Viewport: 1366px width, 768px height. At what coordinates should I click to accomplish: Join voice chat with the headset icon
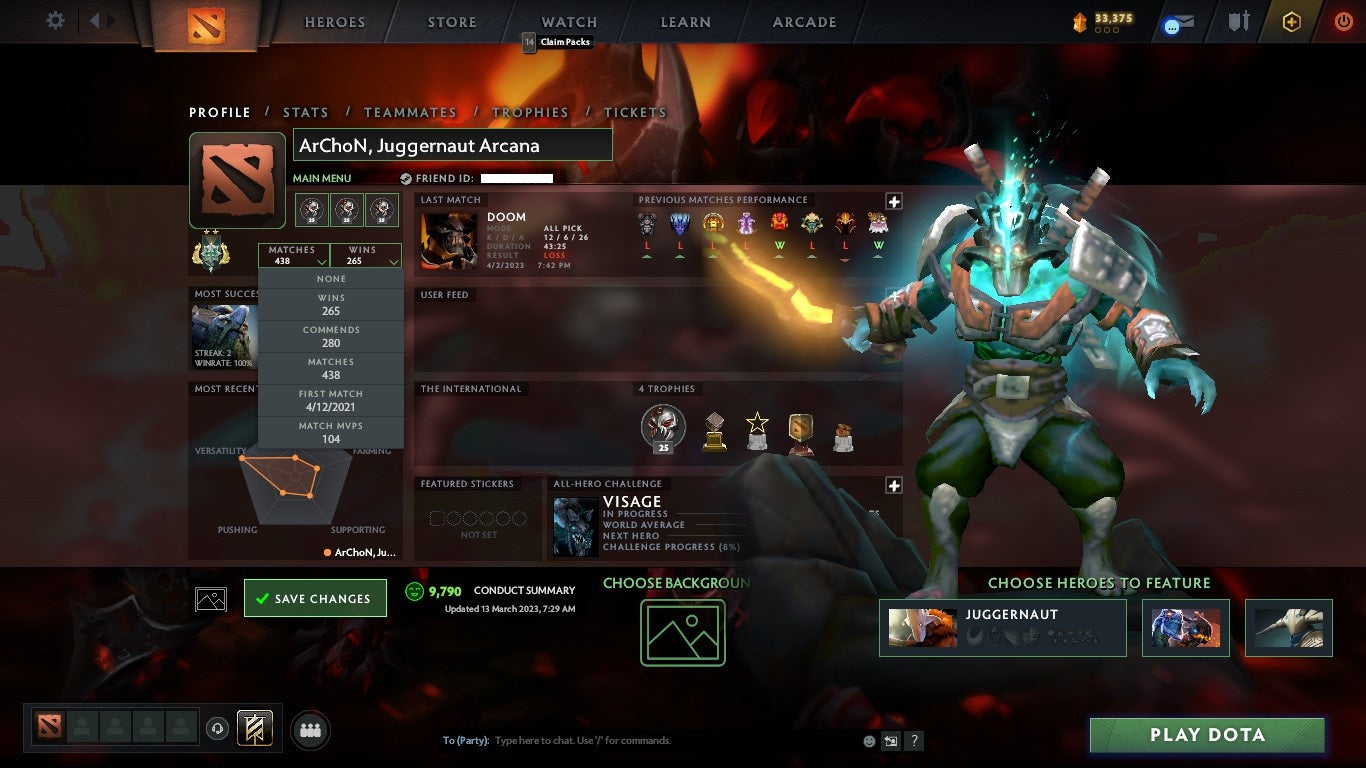click(x=216, y=729)
